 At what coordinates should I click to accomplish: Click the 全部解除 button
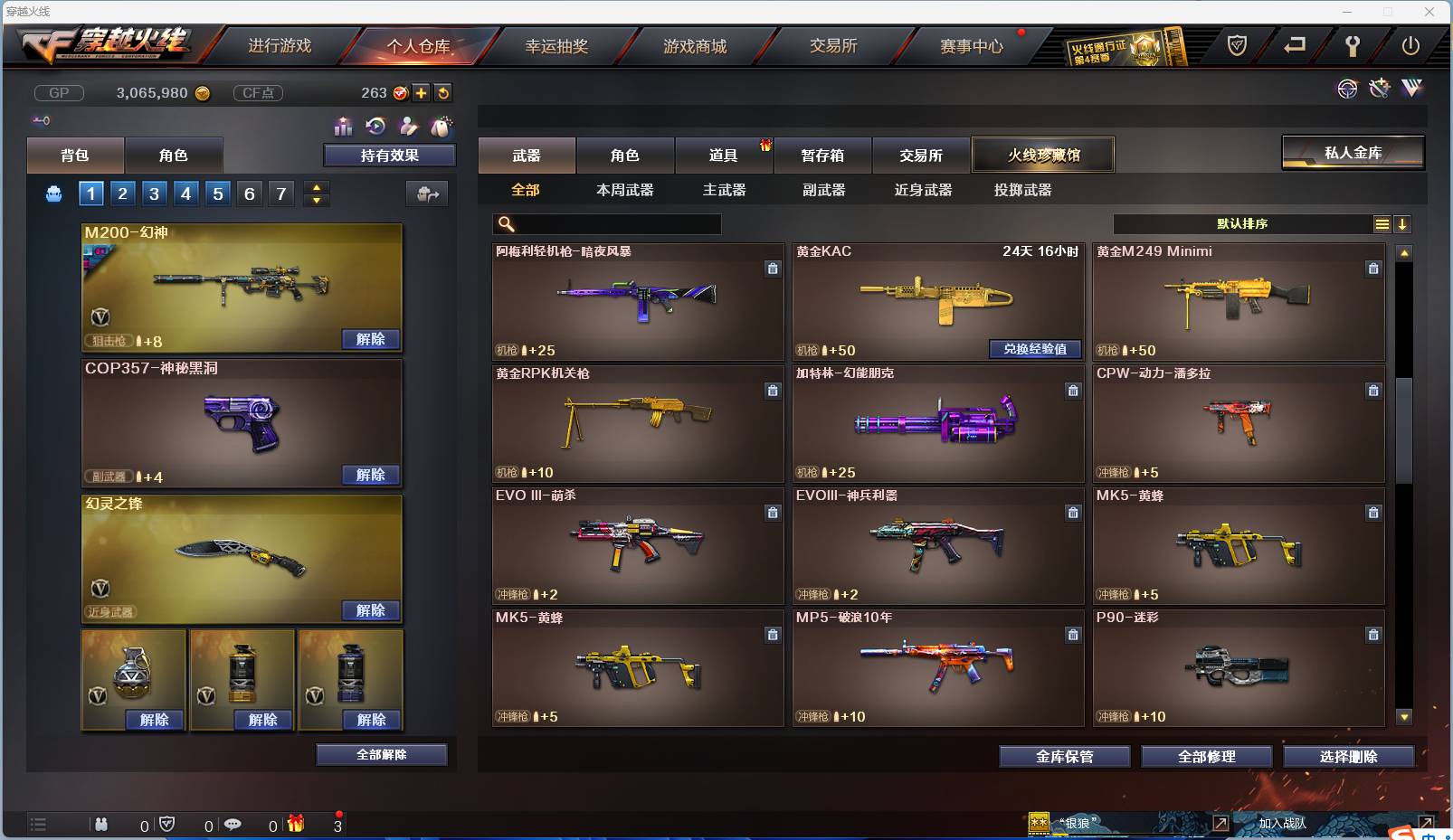(x=382, y=754)
